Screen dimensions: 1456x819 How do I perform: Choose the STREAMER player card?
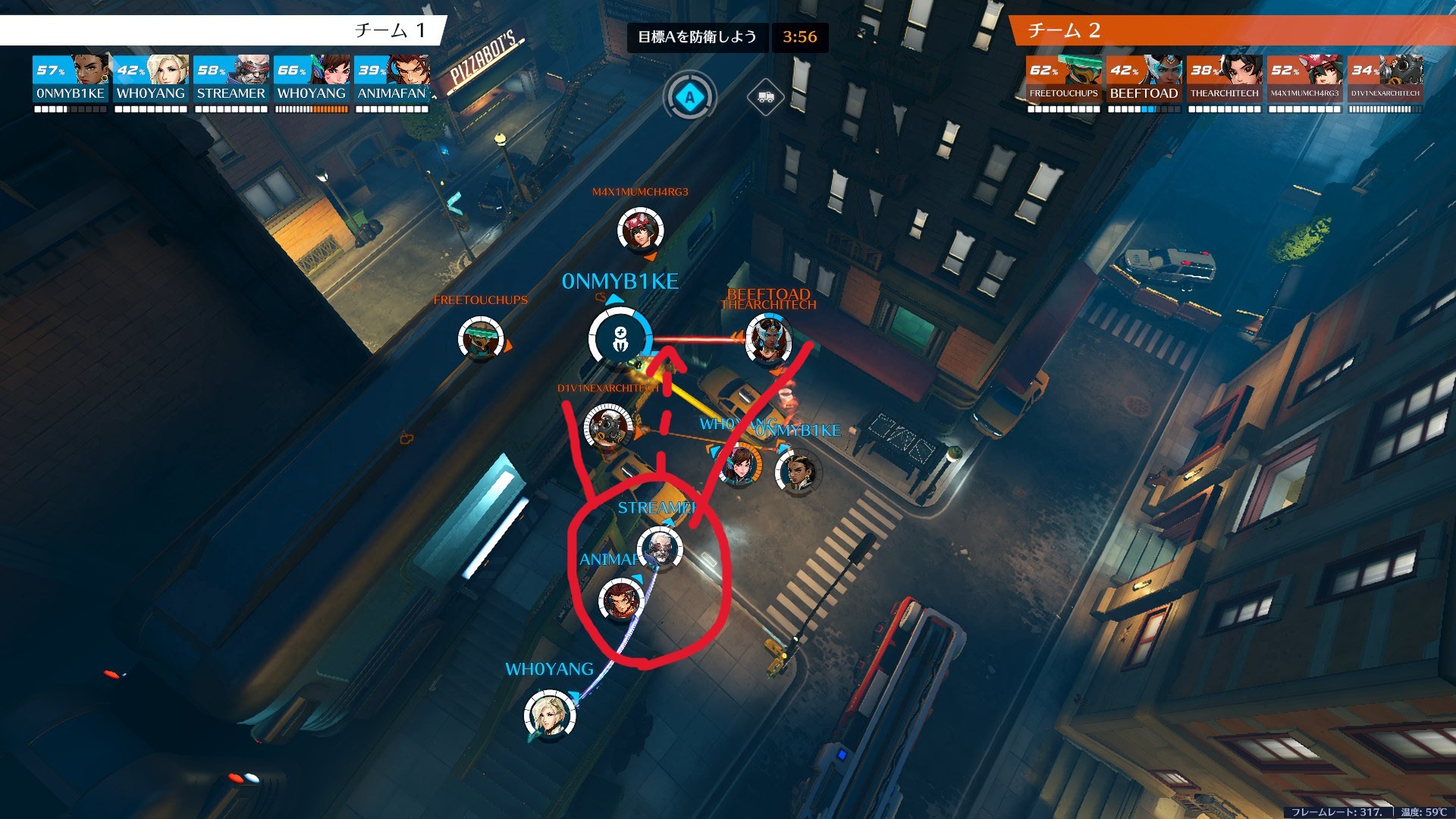[231, 79]
